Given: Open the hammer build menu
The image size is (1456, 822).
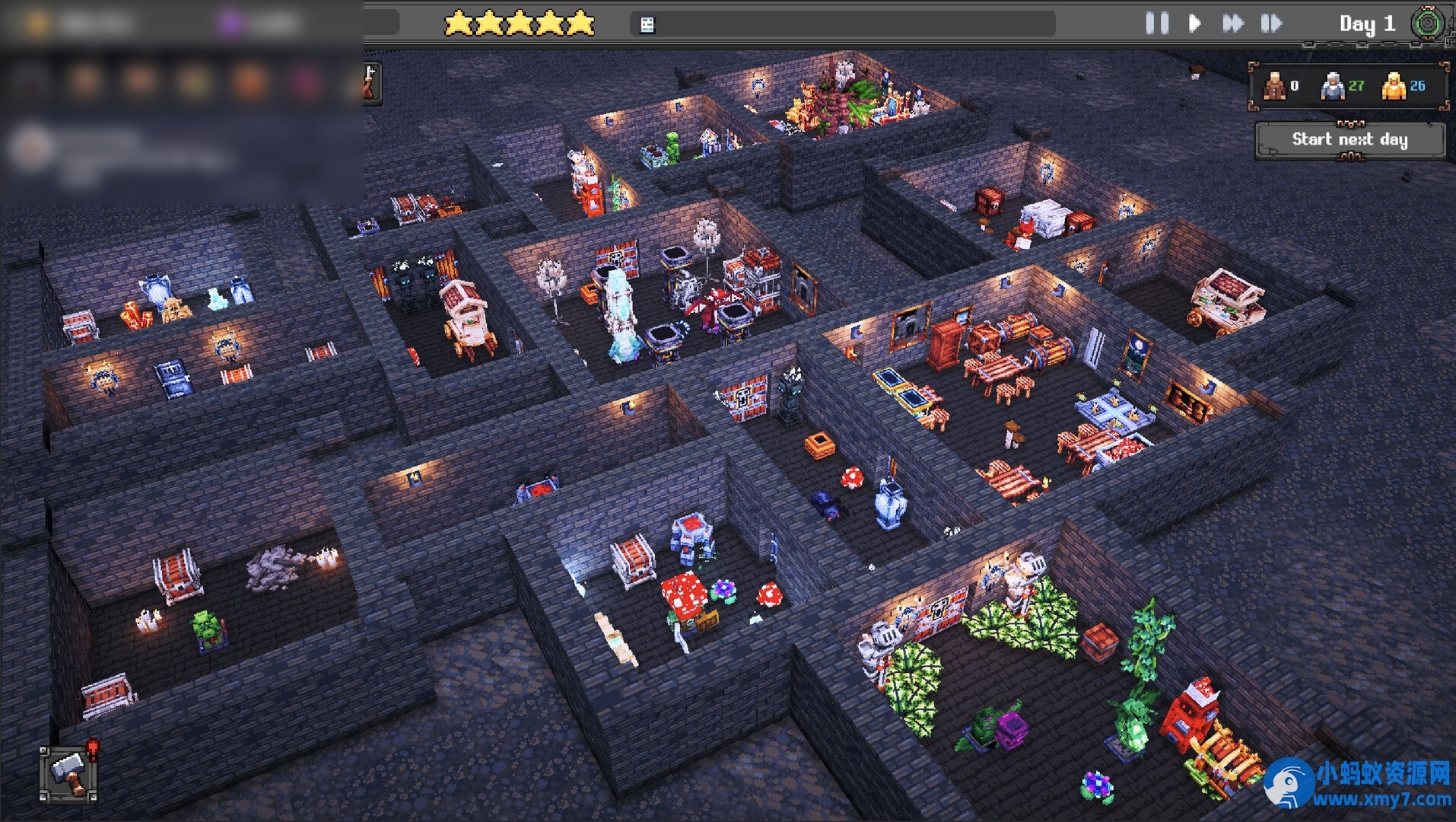Looking at the screenshot, I should pyautogui.click(x=68, y=773).
